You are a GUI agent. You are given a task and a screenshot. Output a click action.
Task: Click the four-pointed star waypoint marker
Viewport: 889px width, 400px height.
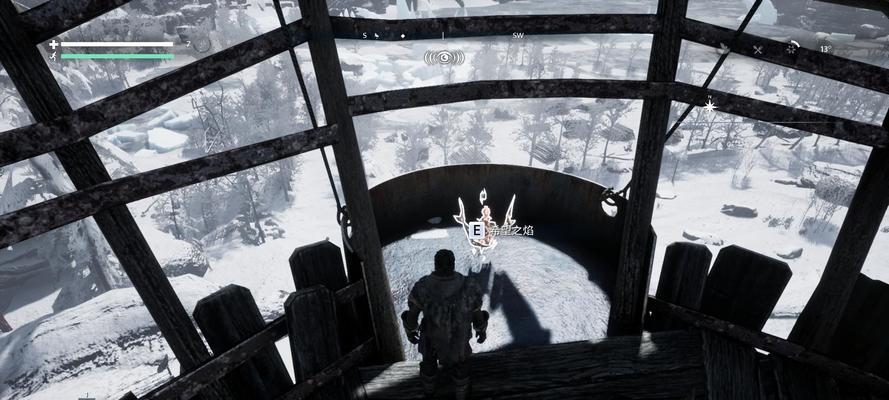(710, 104)
